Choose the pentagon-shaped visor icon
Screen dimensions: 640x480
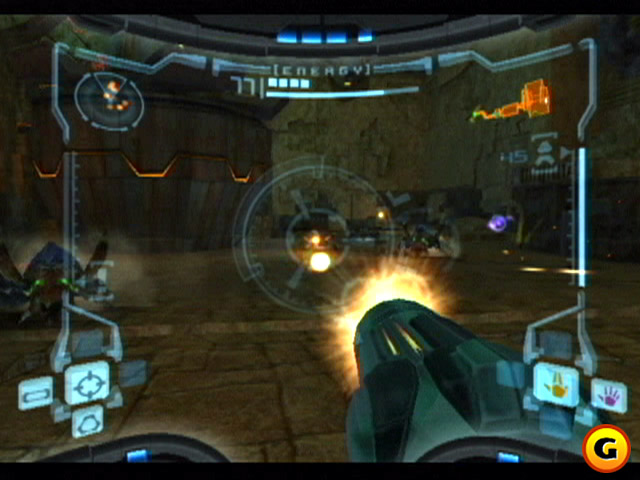coord(87,422)
